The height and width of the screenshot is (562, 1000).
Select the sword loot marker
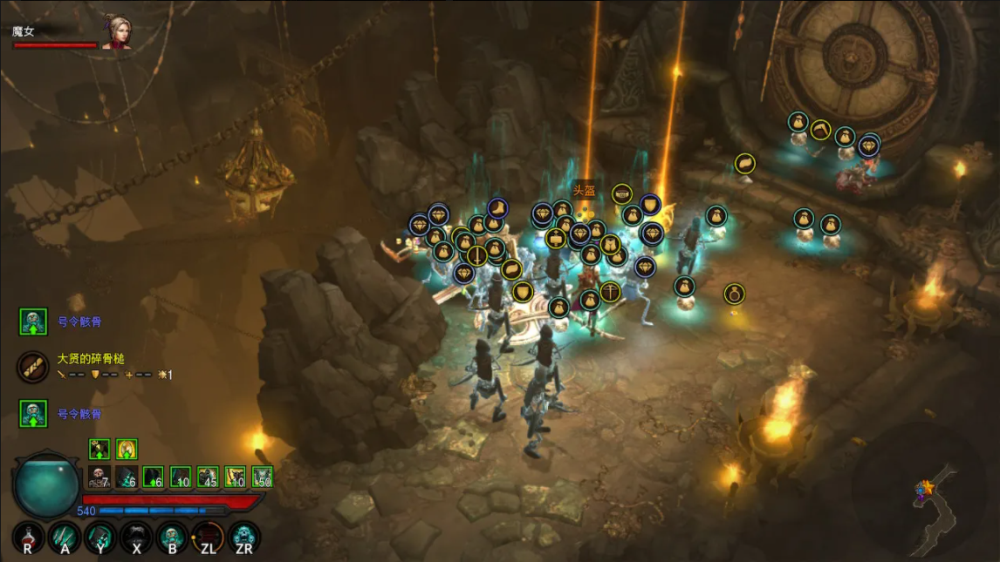[478, 255]
